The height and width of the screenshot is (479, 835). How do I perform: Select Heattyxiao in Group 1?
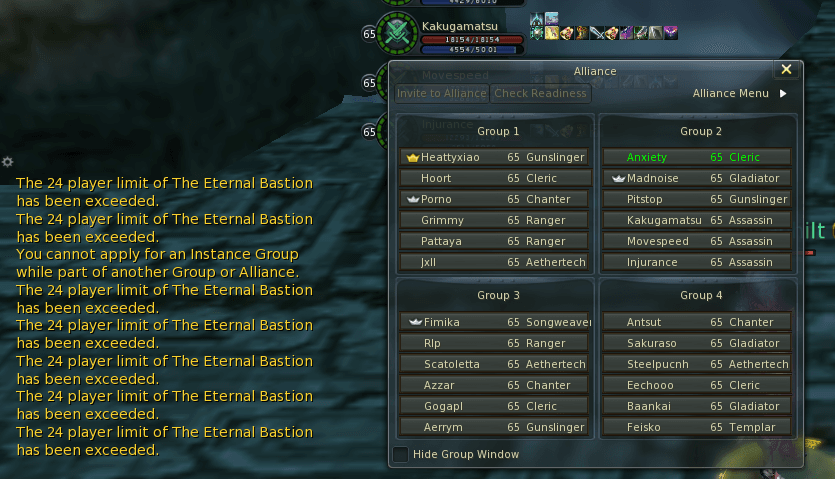tap(494, 157)
